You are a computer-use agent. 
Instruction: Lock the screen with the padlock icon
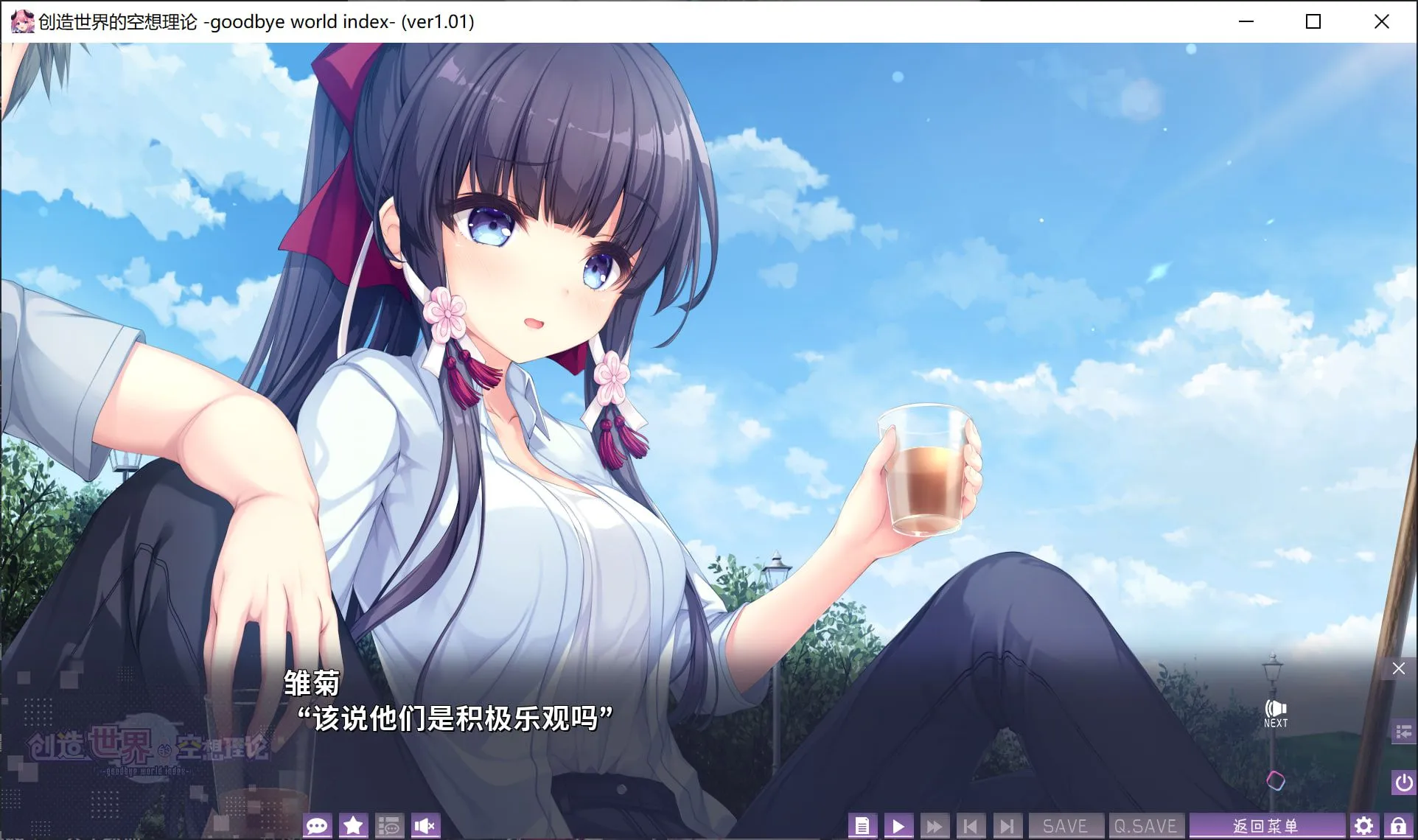click(x=1399, y=825)
